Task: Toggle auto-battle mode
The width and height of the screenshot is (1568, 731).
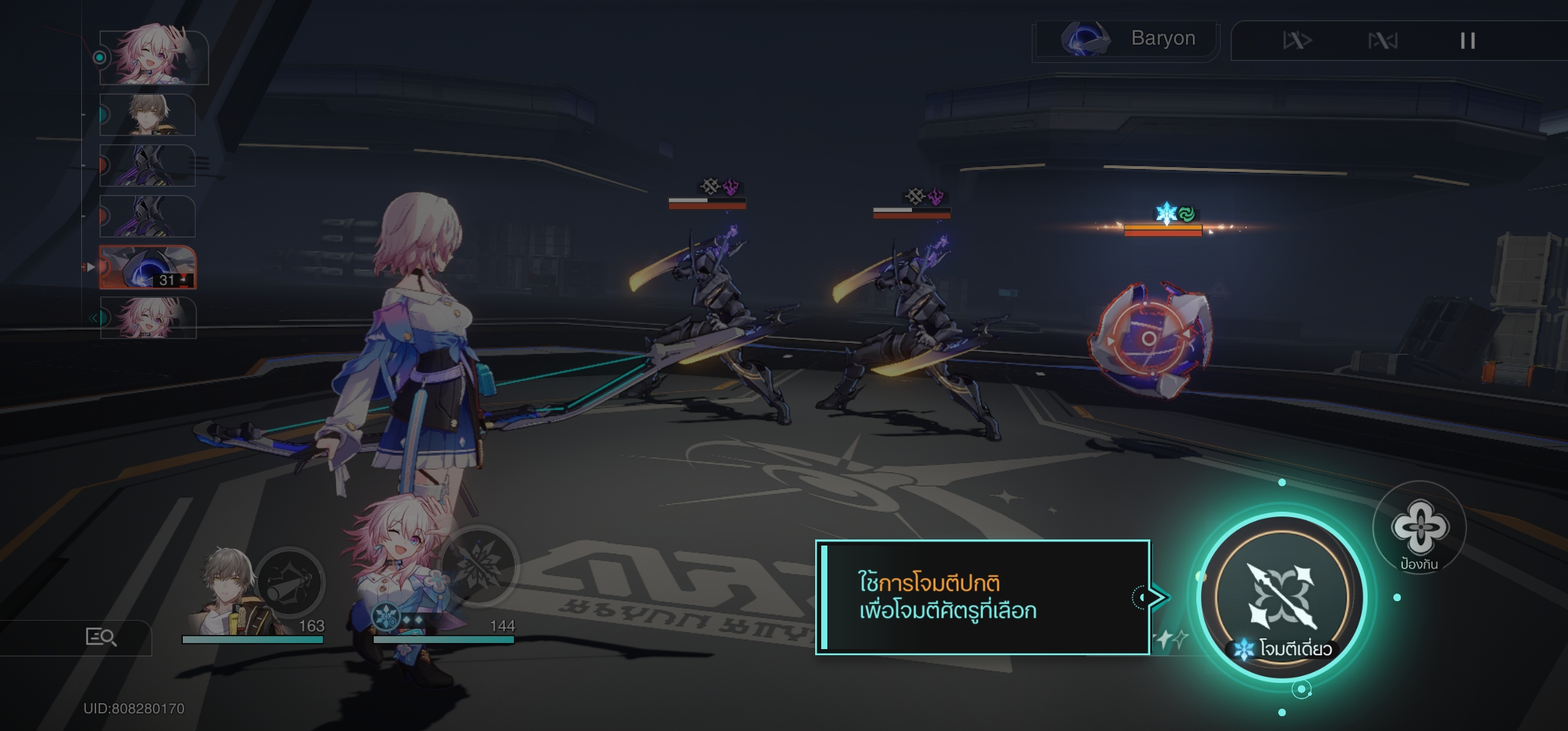Action: click(x=1382, y=41)
